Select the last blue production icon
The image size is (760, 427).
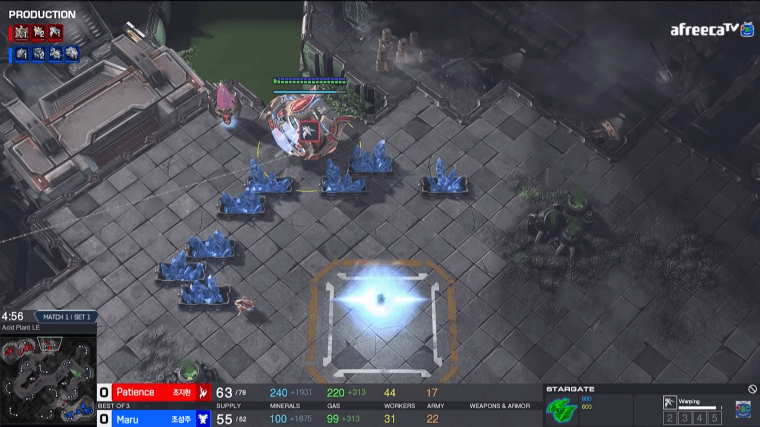pyautogui.click(x=72, y=54)
